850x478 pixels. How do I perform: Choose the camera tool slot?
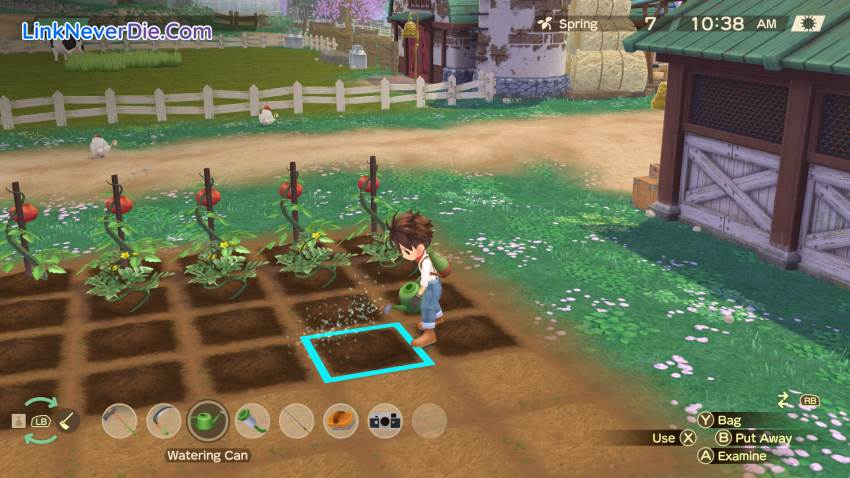385,421
